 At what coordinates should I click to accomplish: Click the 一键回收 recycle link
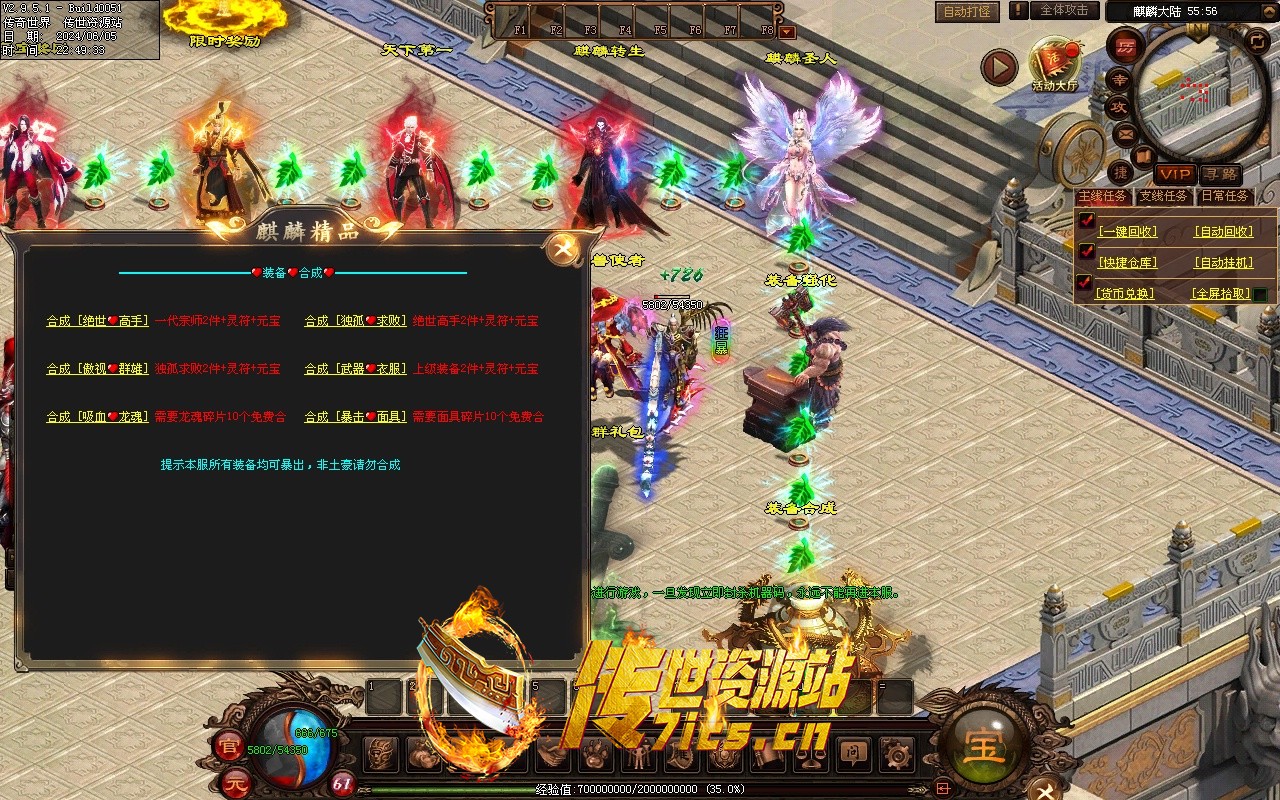pyautogui.click(x=1127, y=232)
